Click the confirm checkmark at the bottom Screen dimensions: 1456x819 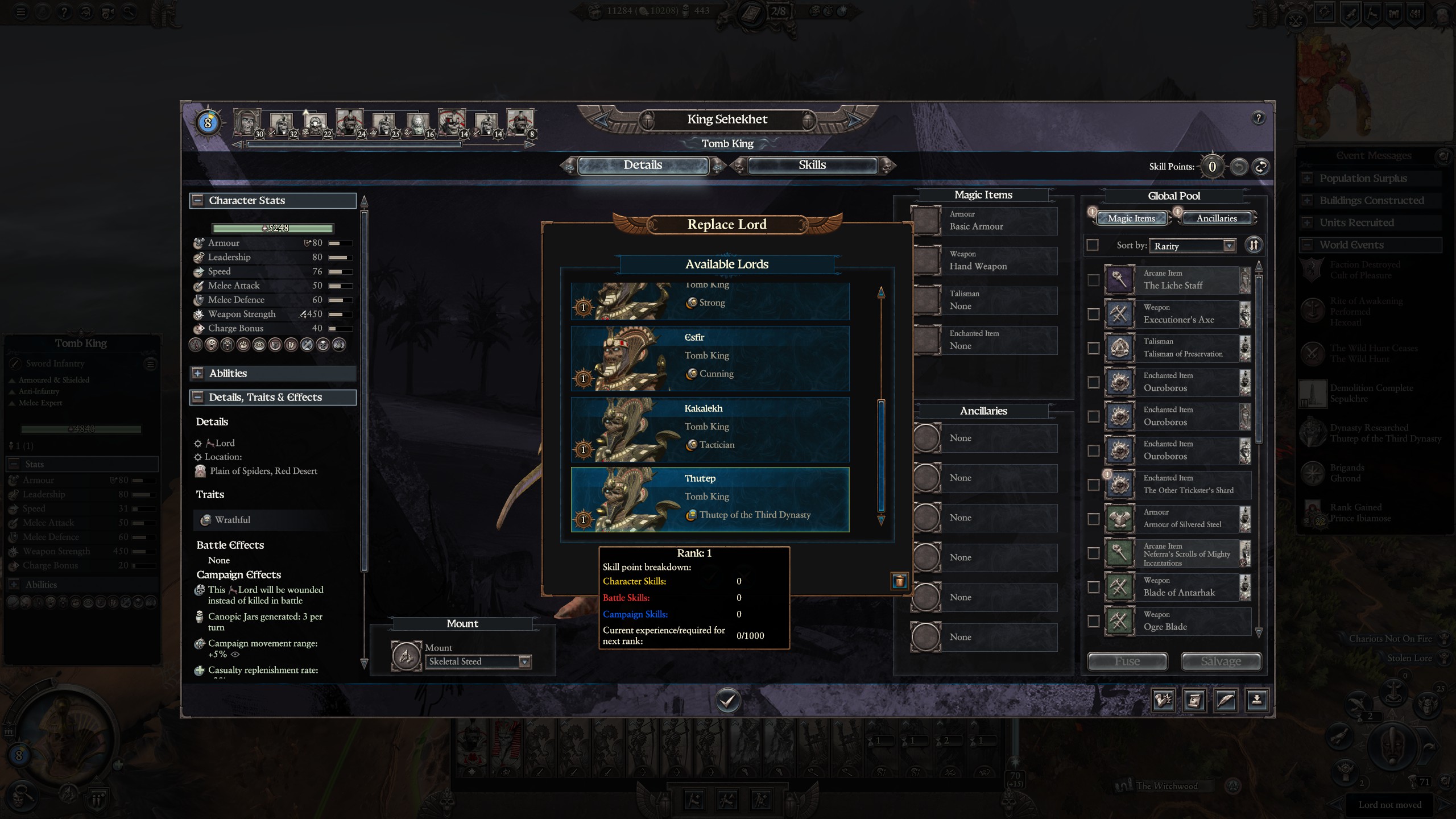pos(727,701)
